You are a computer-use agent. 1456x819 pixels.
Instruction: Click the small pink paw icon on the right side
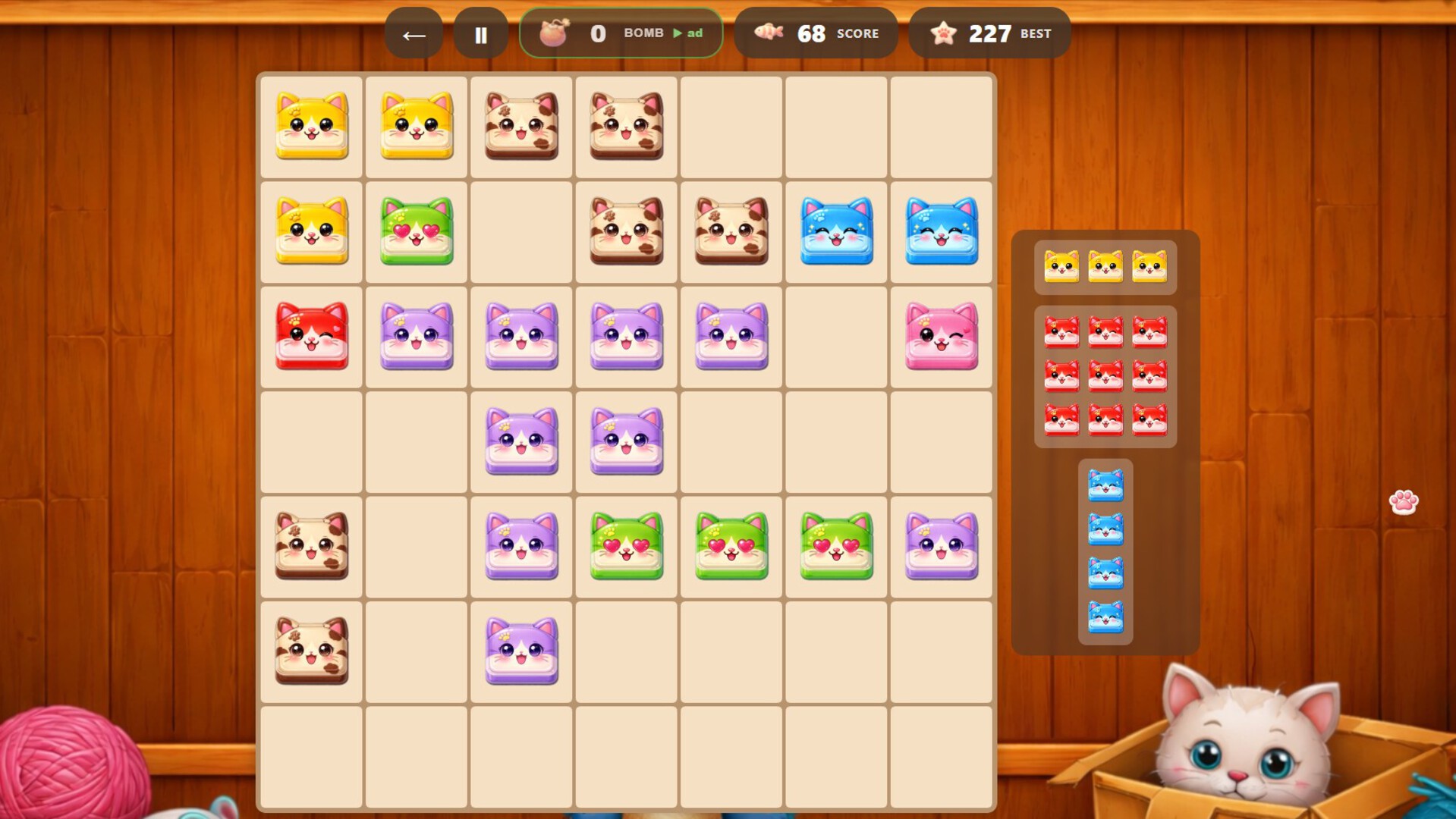[1402, 503]
